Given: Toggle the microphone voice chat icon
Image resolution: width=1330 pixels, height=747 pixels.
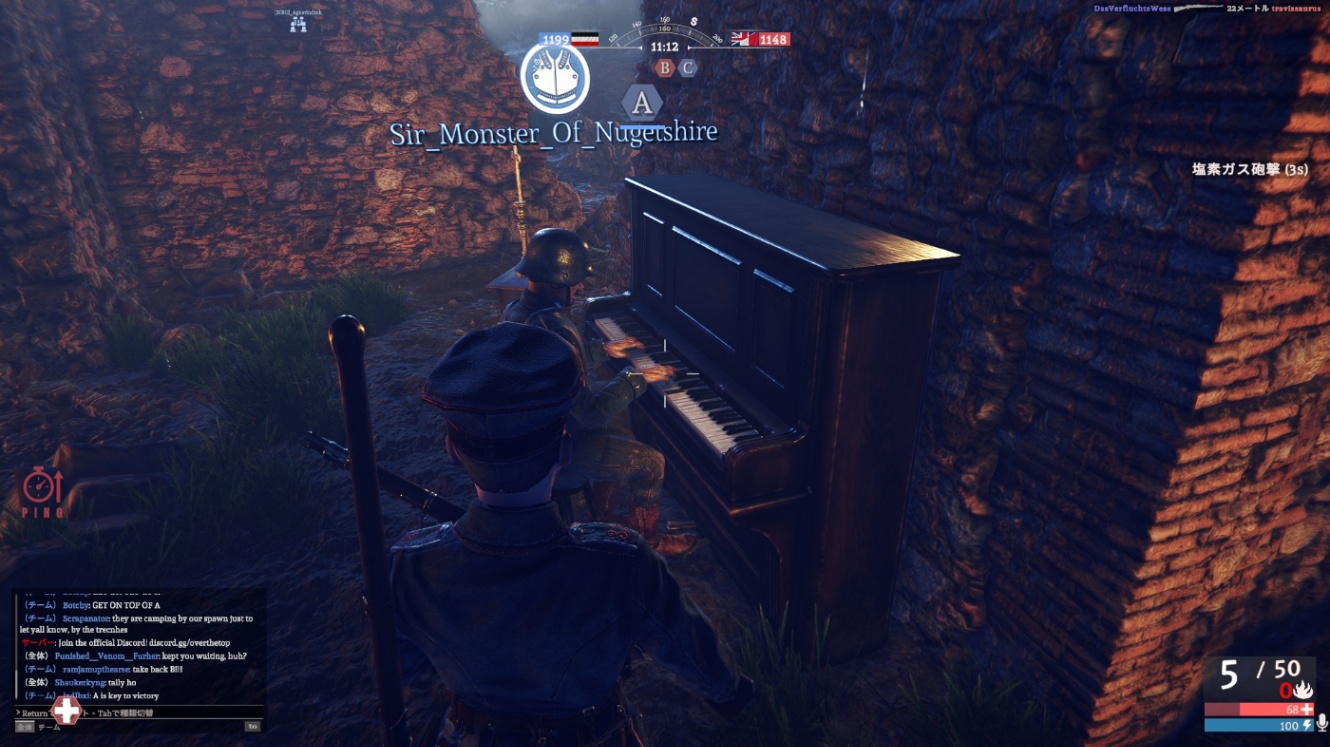Looking at the screenshot, I should (x=1321, y=723).
